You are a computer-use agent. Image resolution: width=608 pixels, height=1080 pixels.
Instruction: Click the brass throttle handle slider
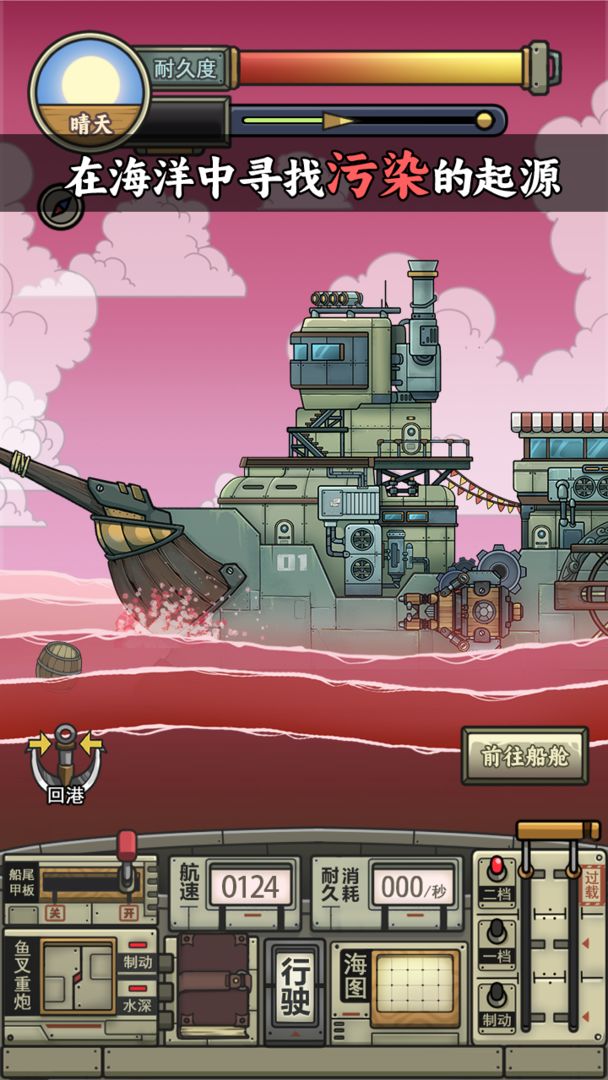point(557,831)
